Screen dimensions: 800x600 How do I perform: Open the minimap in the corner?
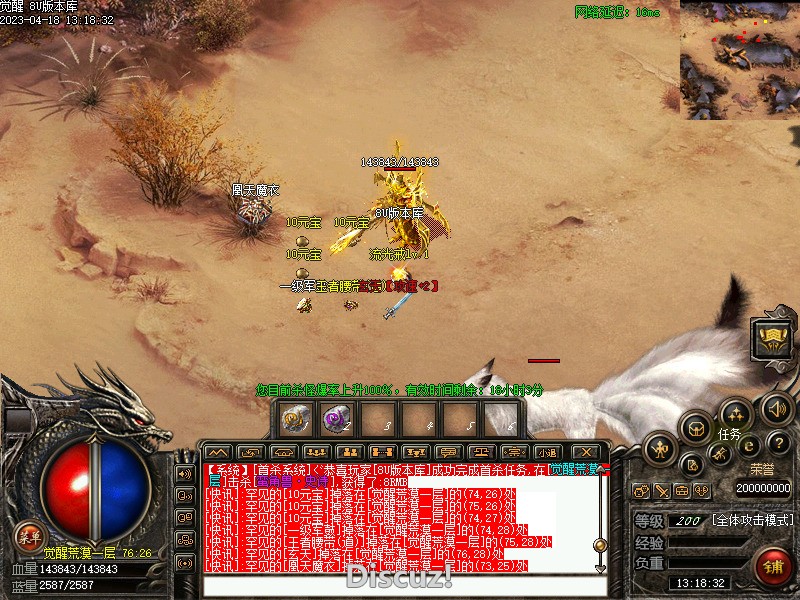point(739,58)
